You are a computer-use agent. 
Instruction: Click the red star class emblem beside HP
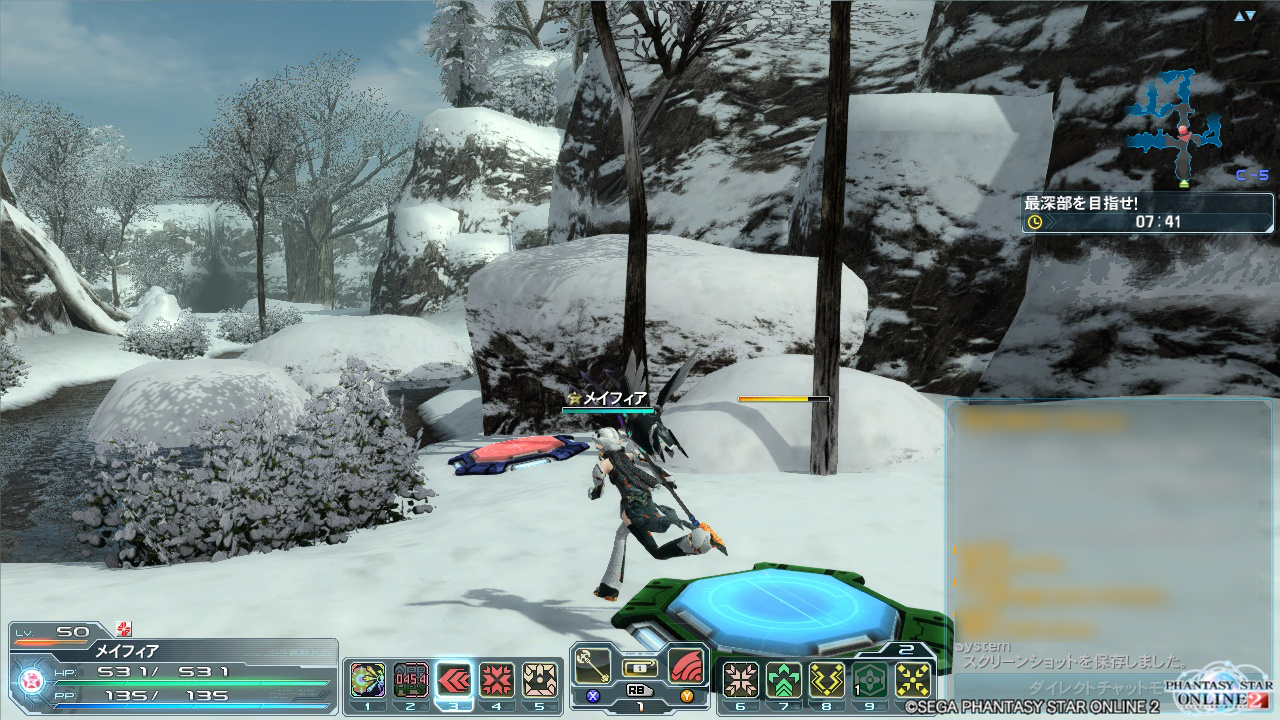[31, 679]
